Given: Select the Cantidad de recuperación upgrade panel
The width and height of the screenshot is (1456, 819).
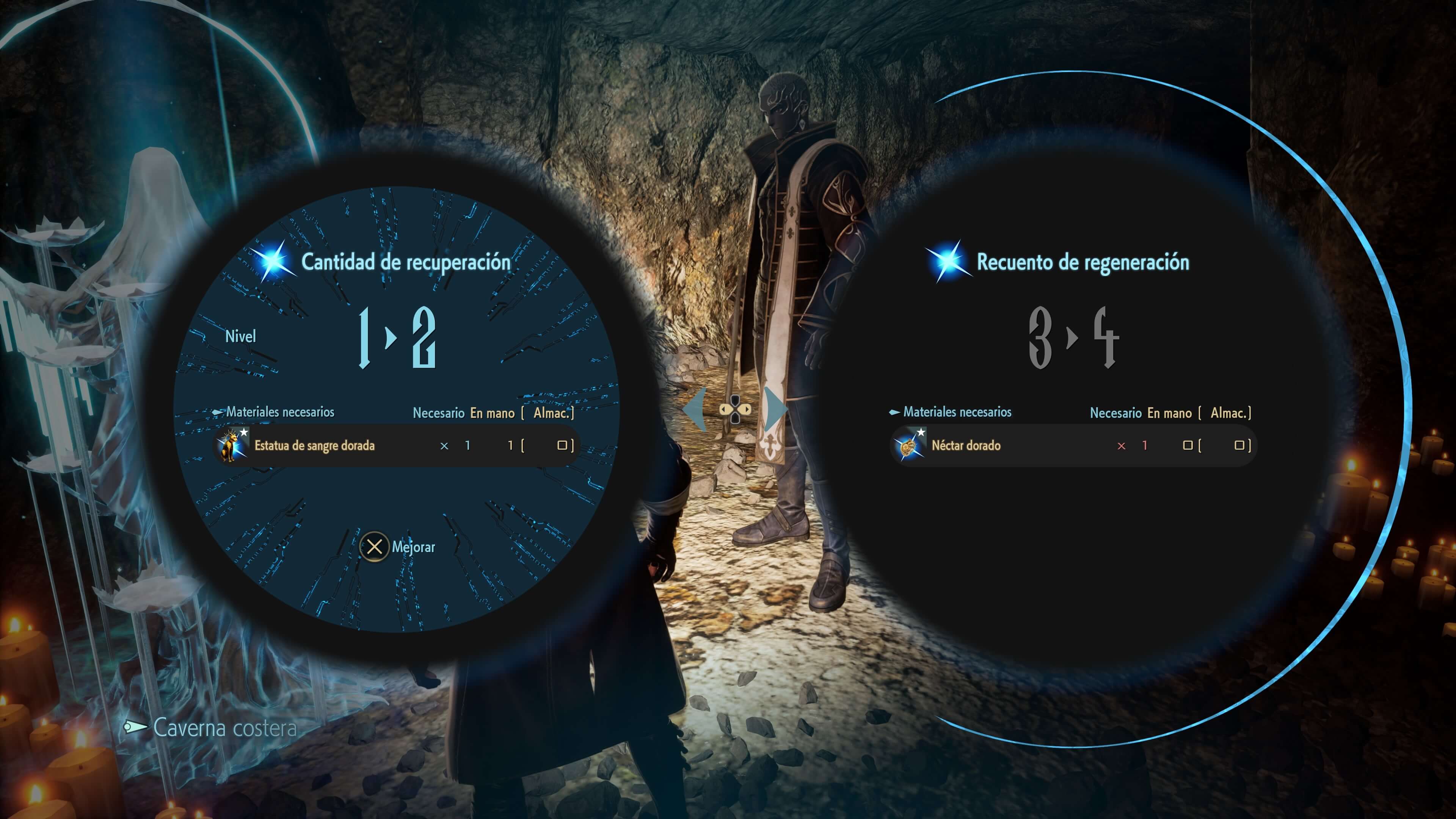Looking at the screenshot, I should point(405,262).
